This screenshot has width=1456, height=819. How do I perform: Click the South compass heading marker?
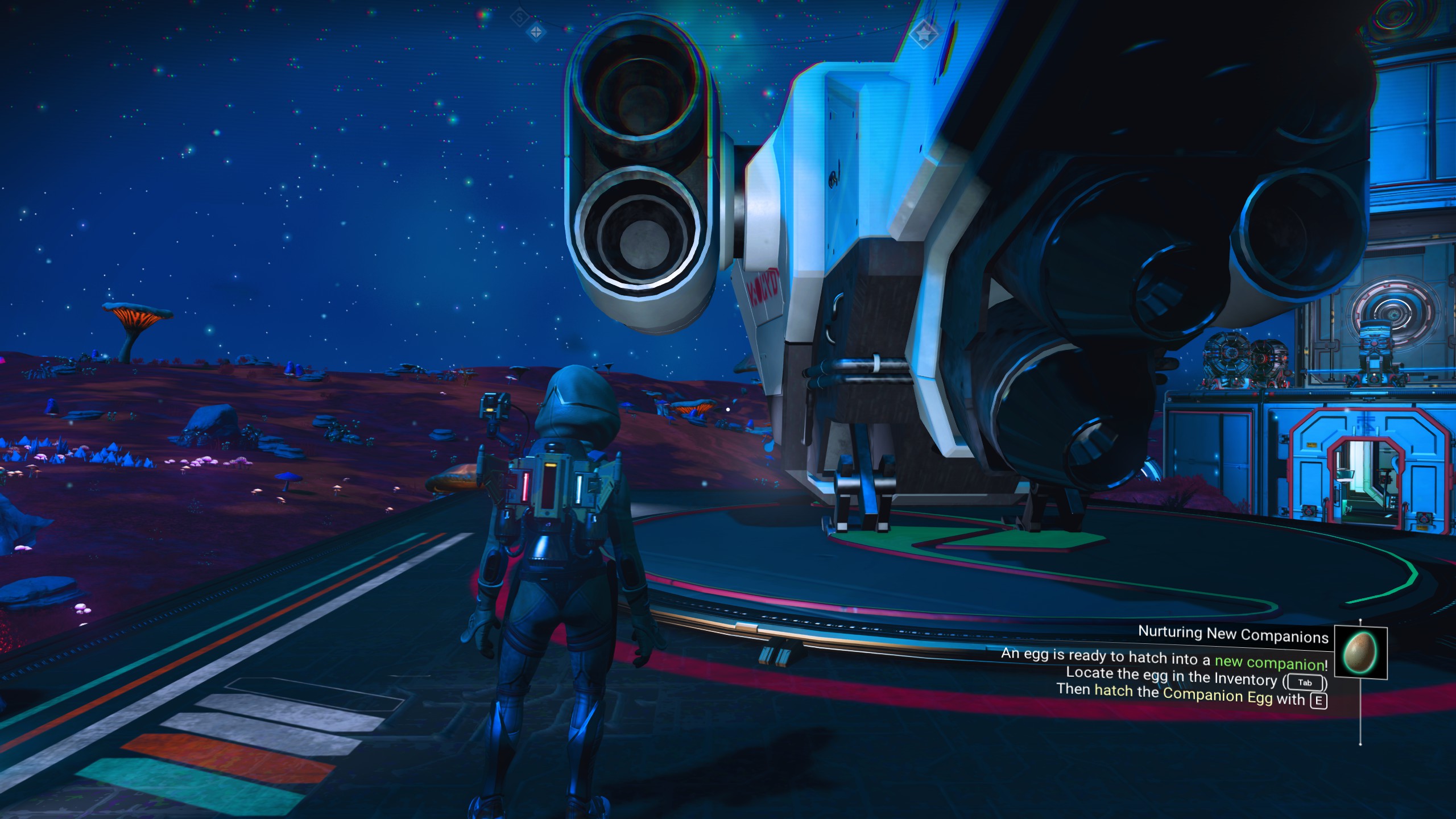click(519, 18)
